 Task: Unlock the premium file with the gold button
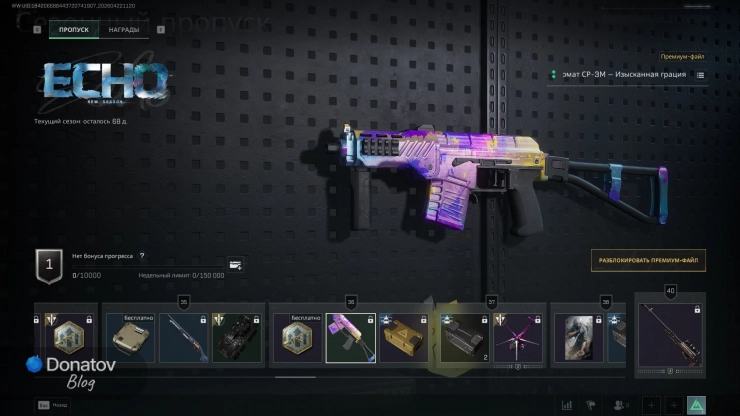click(x=648, y=260)
